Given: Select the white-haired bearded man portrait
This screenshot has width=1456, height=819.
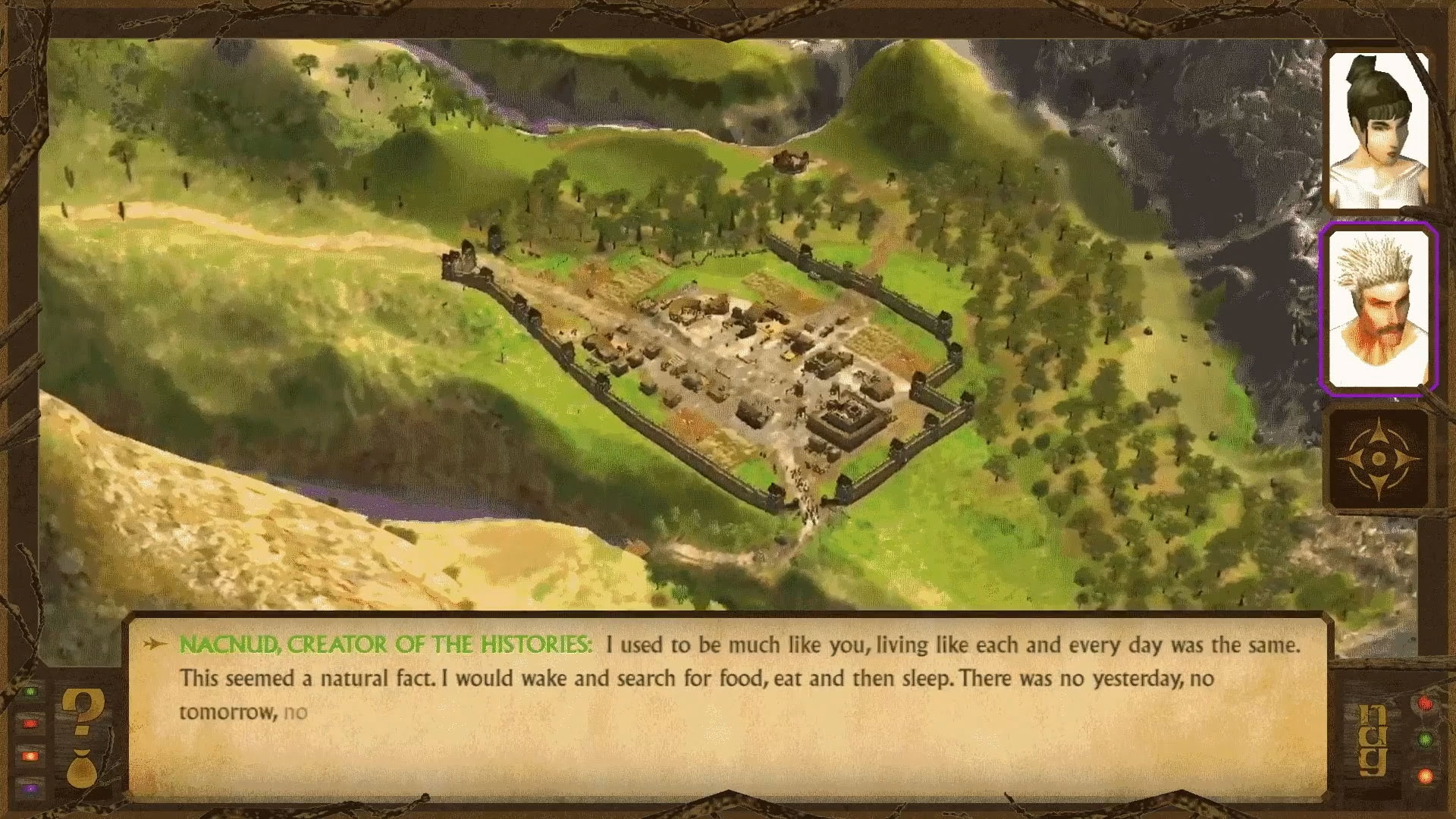Looking at the screenshot, I should [1378, 309].
